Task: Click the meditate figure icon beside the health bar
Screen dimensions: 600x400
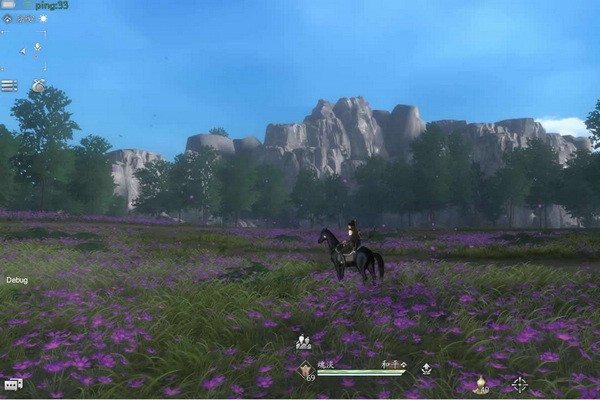Action: coord(426,369)
